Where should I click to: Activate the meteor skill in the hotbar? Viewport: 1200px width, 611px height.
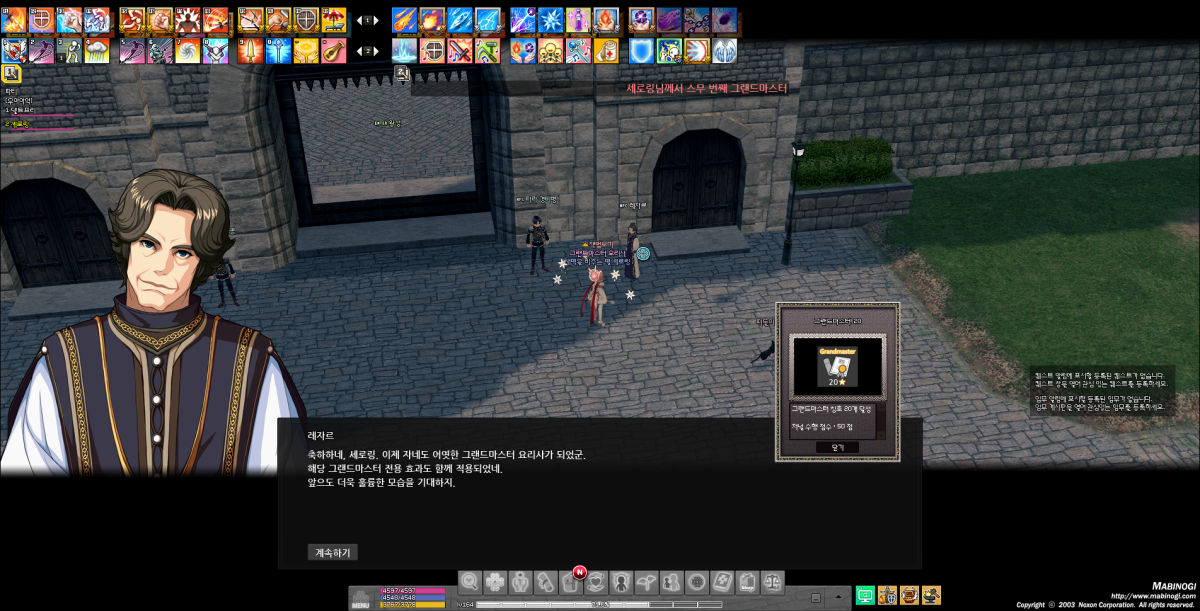(x=404, y=19)
